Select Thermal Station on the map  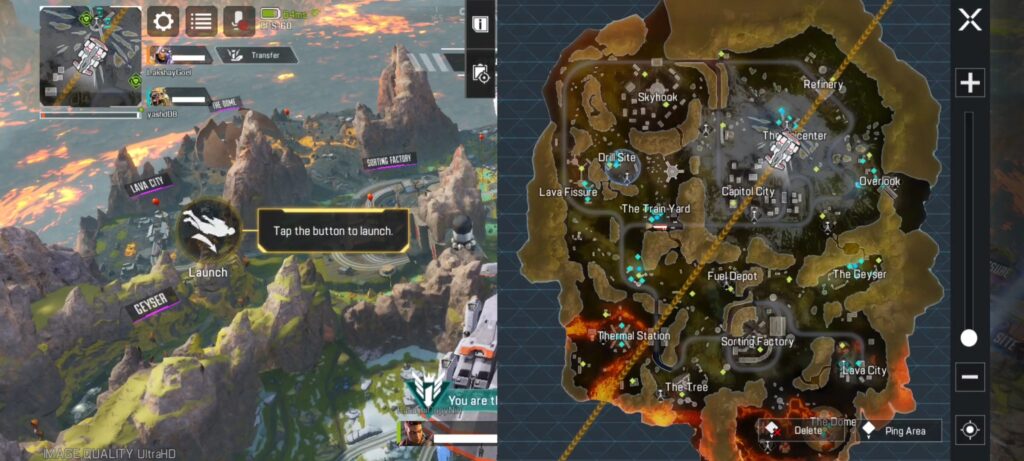click(633, 336)
